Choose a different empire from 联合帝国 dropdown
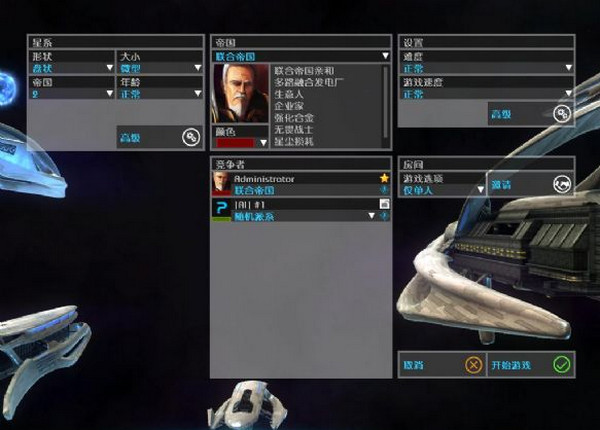This screenshot has height=430, width=600. 301,57
